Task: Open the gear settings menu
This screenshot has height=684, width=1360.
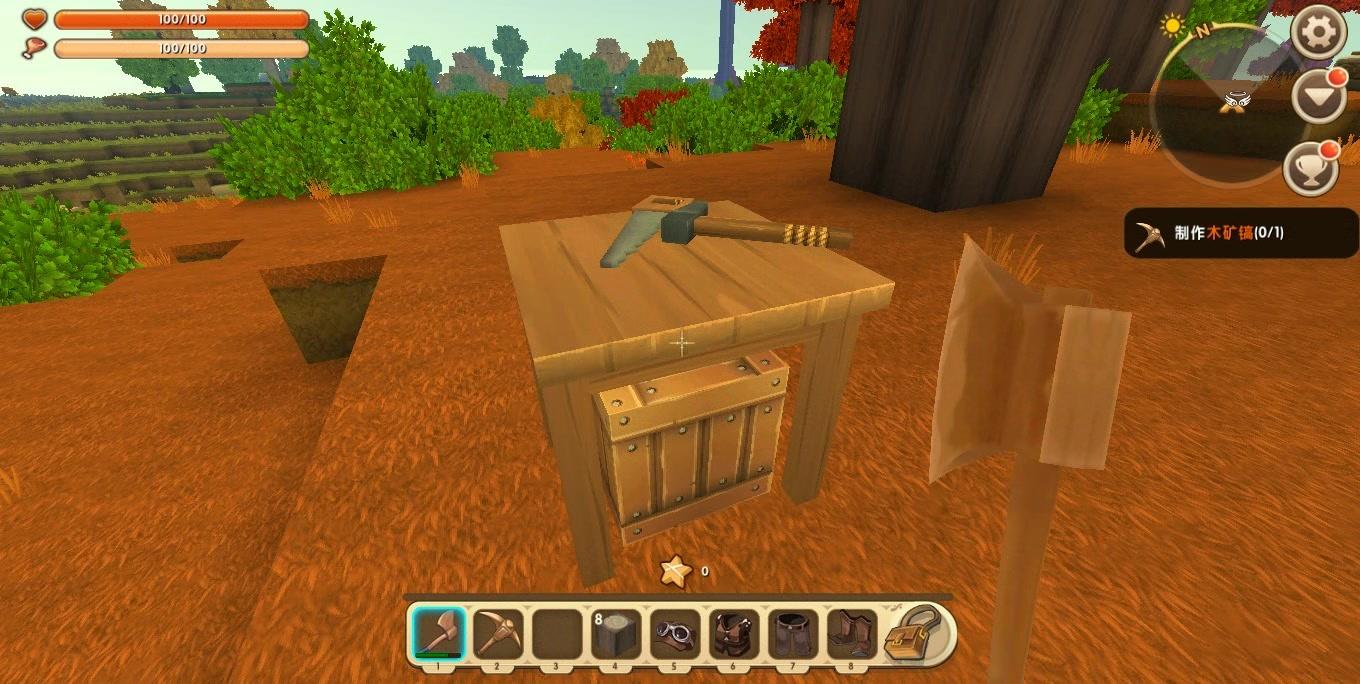Action: (x=1318, y=34)
